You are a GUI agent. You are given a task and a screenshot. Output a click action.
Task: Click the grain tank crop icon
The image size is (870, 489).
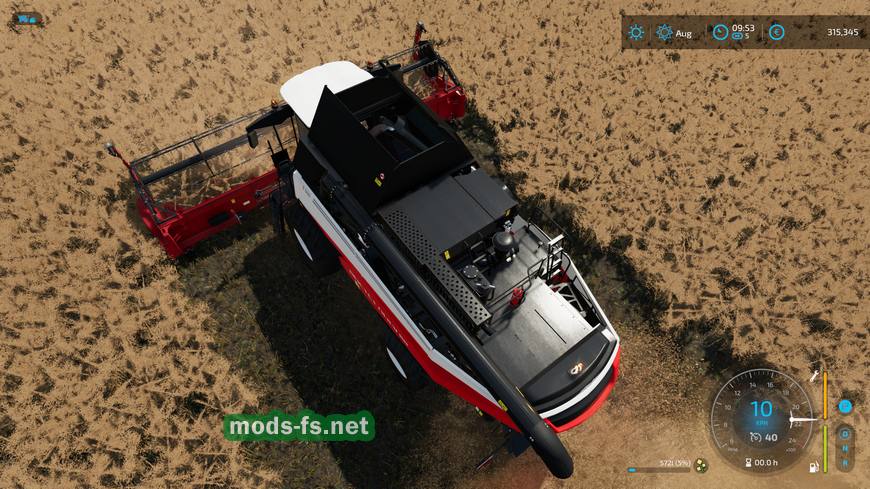701,465
